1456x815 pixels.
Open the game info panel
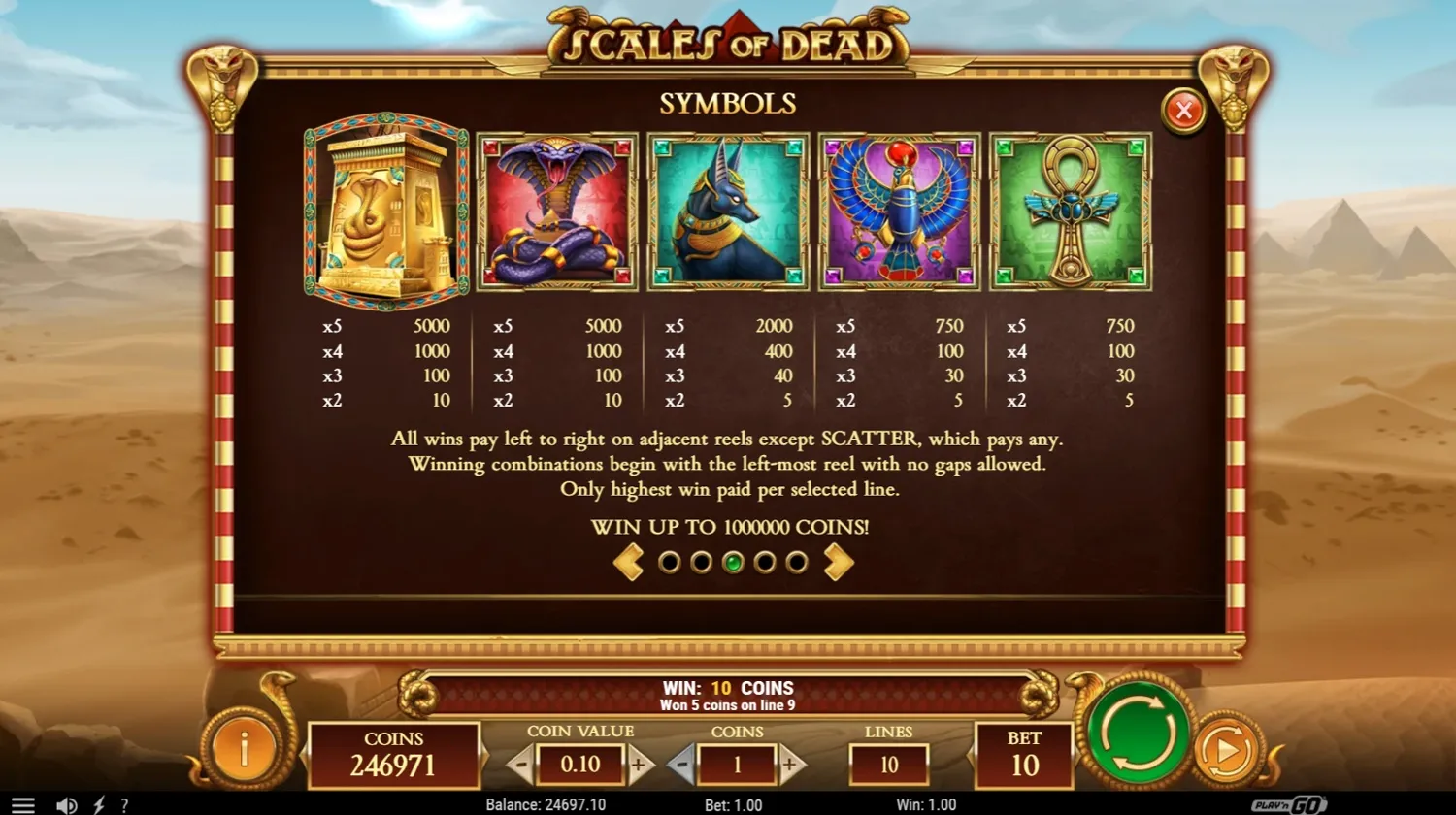coord(243,749)
